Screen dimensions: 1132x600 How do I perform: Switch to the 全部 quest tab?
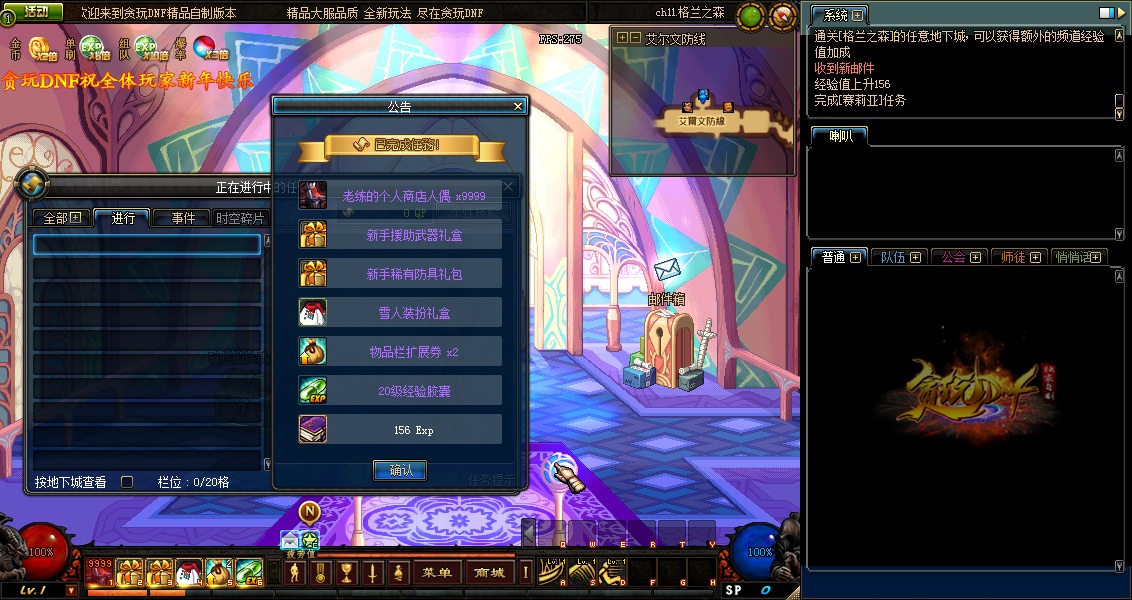[61, 218]
